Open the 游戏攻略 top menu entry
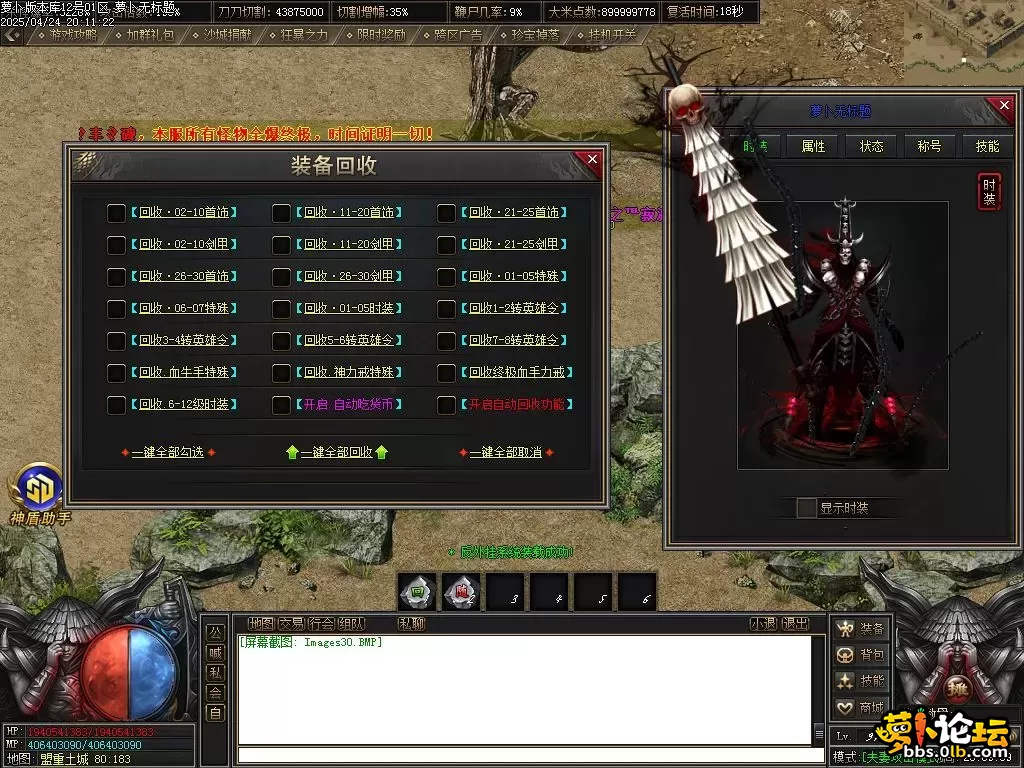This screenshot has width=1024, height=768. (73, 34)
